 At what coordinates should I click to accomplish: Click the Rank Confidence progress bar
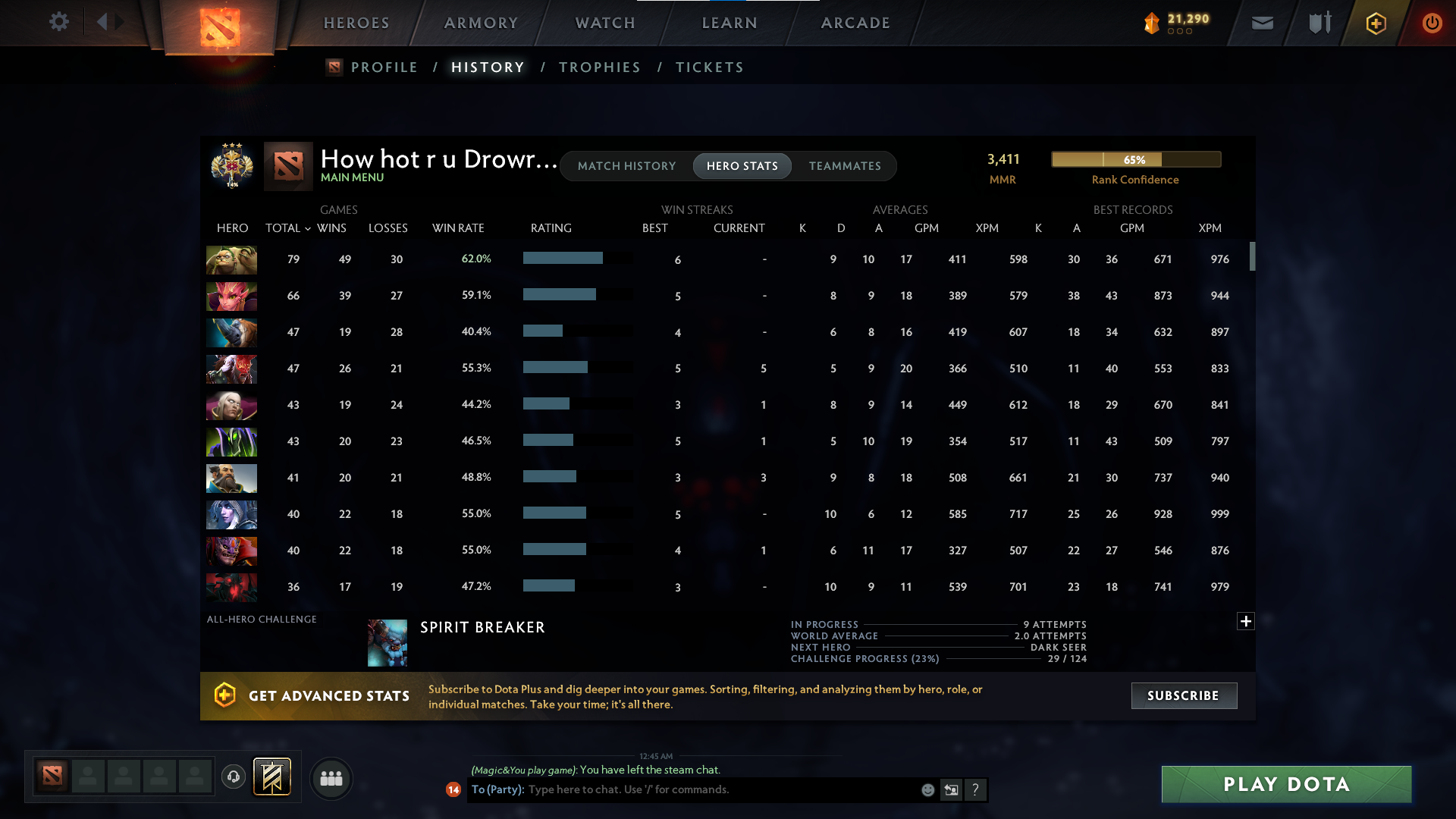(x=1135, y=159)
